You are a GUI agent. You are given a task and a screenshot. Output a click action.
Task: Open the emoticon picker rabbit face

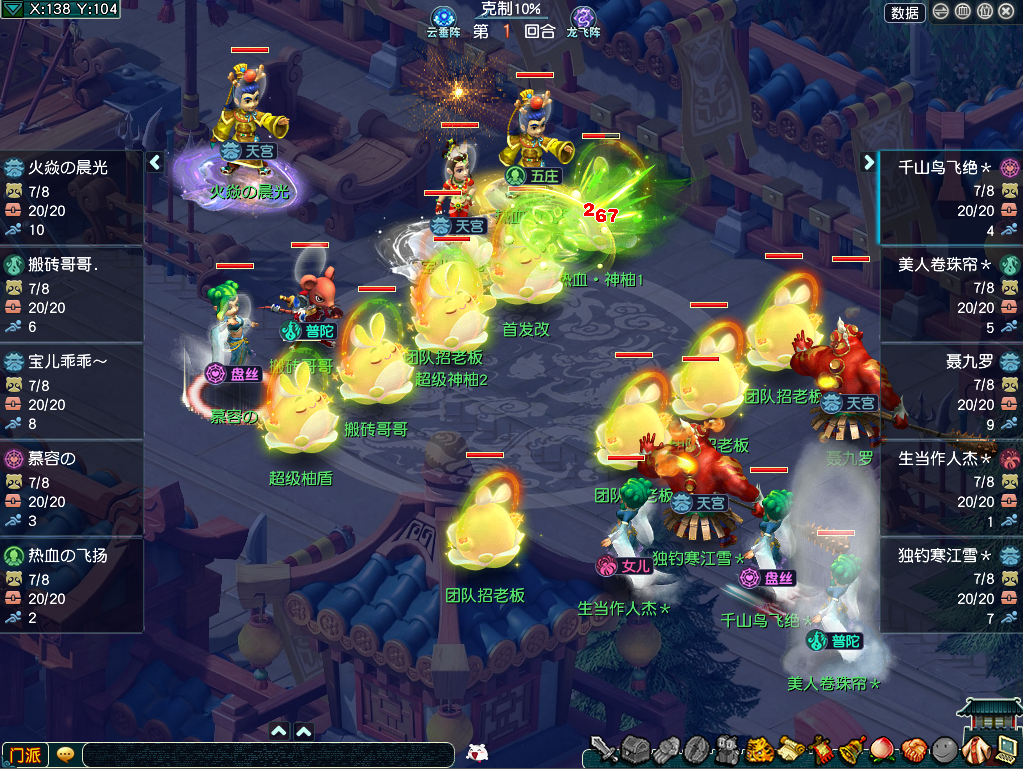coord(478,752)
